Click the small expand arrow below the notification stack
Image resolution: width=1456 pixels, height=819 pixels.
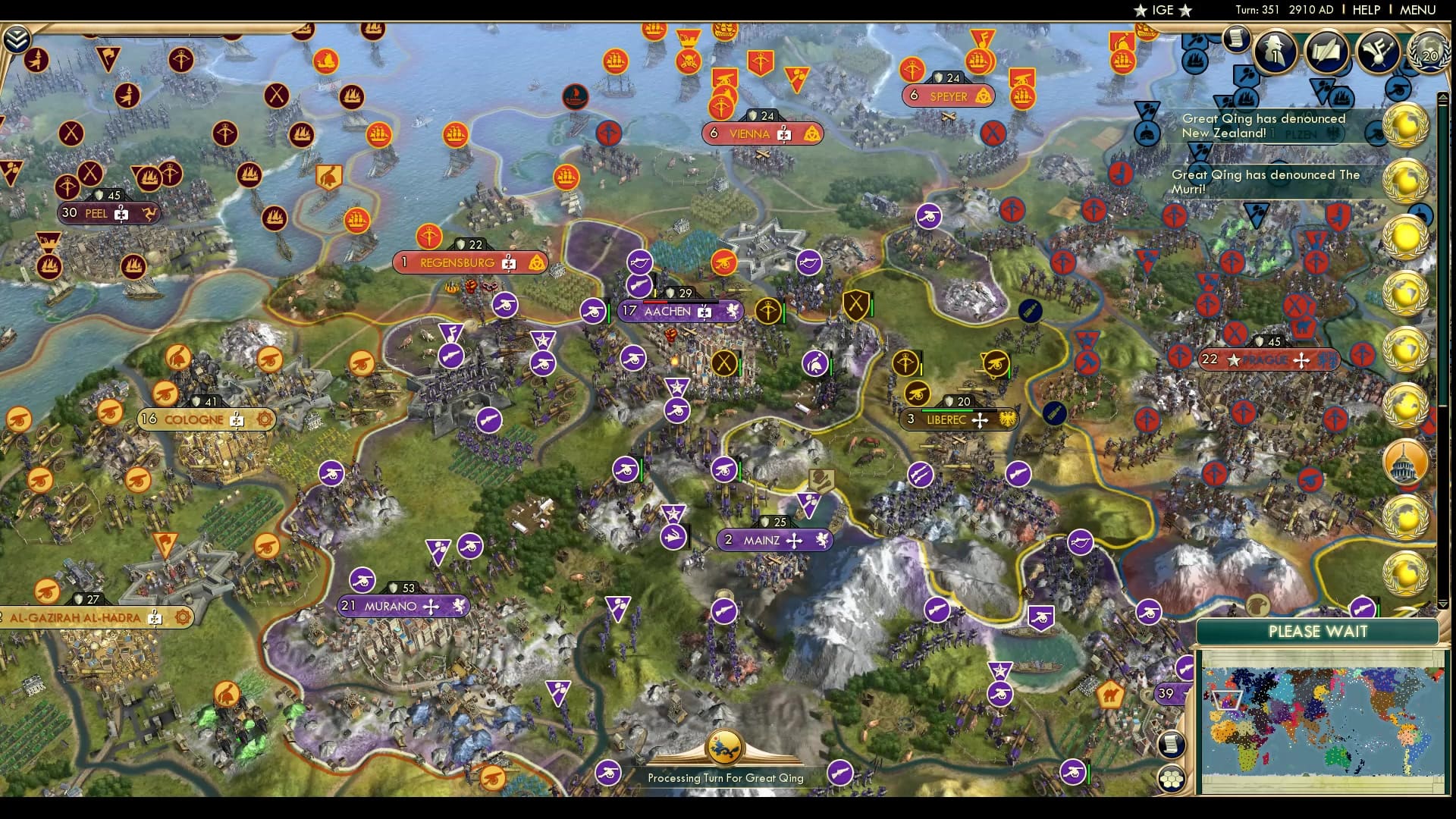pyautogui.click(x=1442, y=604)
